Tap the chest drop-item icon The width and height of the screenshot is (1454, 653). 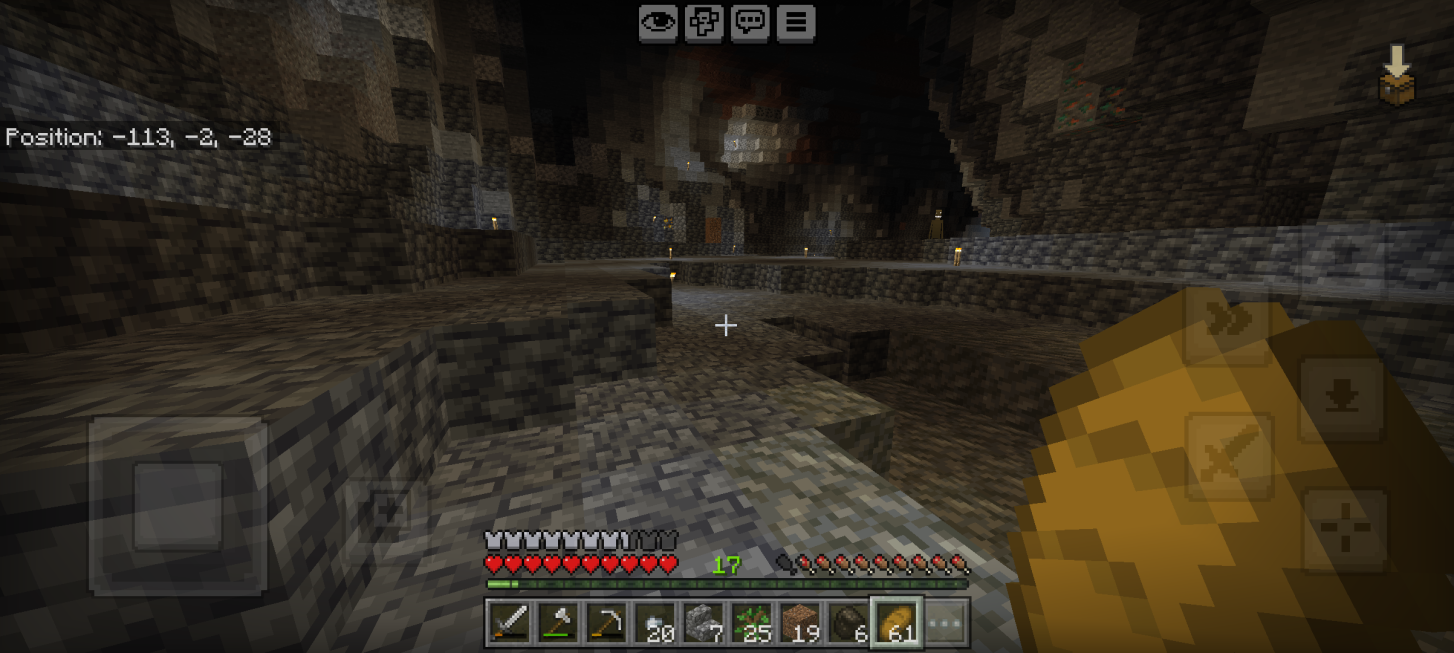(x=1397, y=76)
